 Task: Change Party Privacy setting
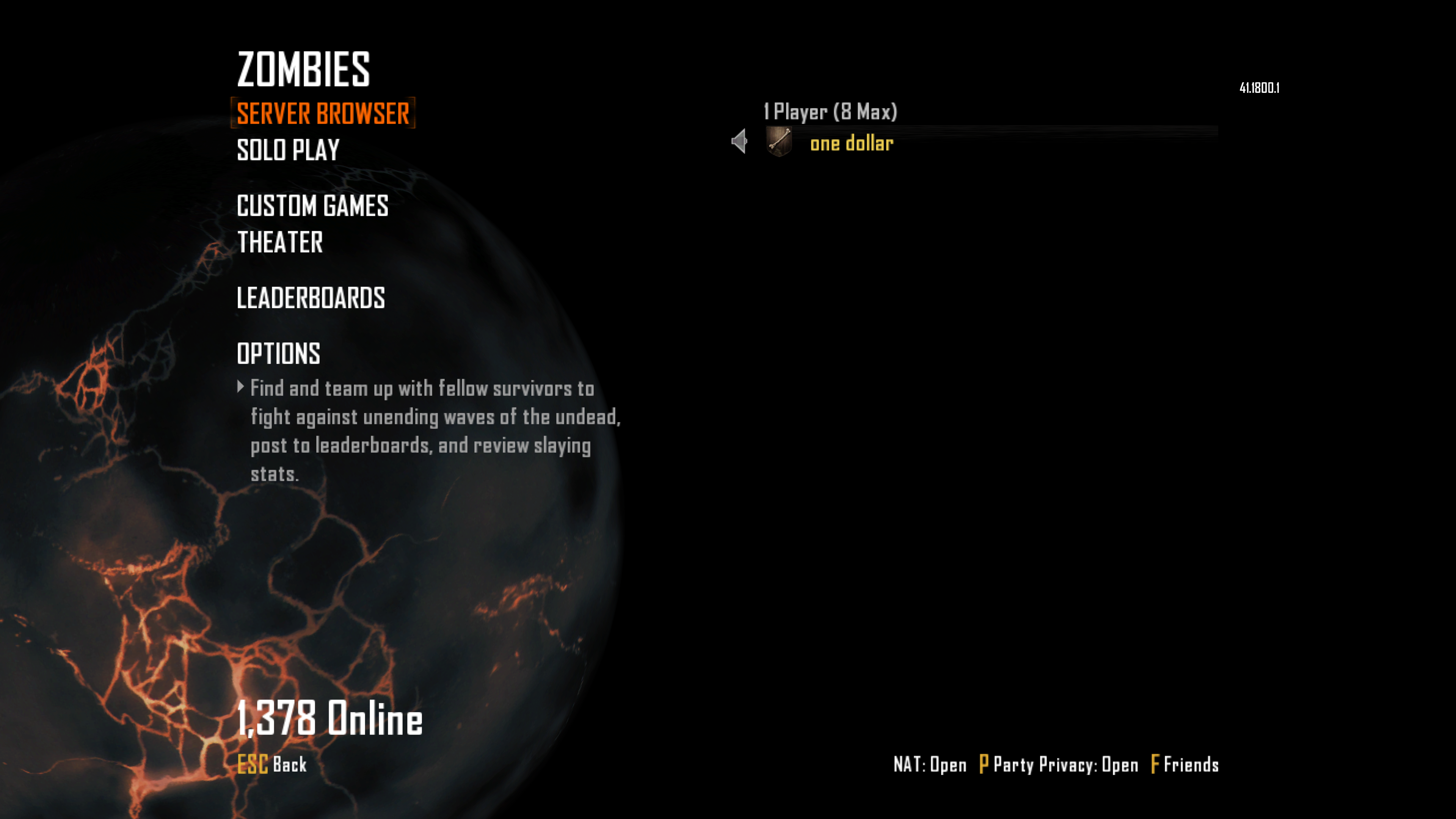pyautogui.click(x=1059, y=765)
